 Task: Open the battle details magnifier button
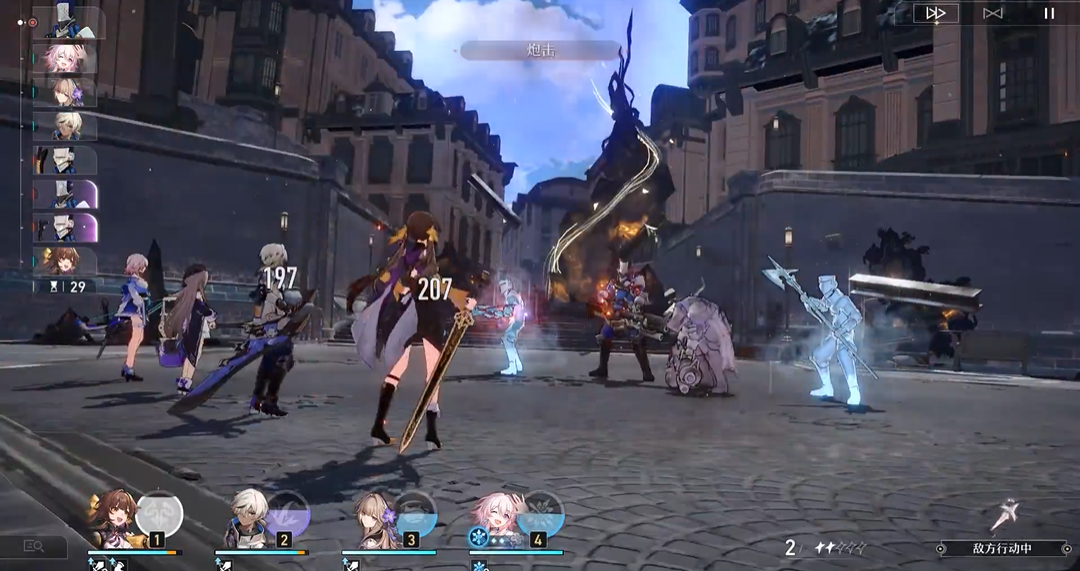point(34,546)
